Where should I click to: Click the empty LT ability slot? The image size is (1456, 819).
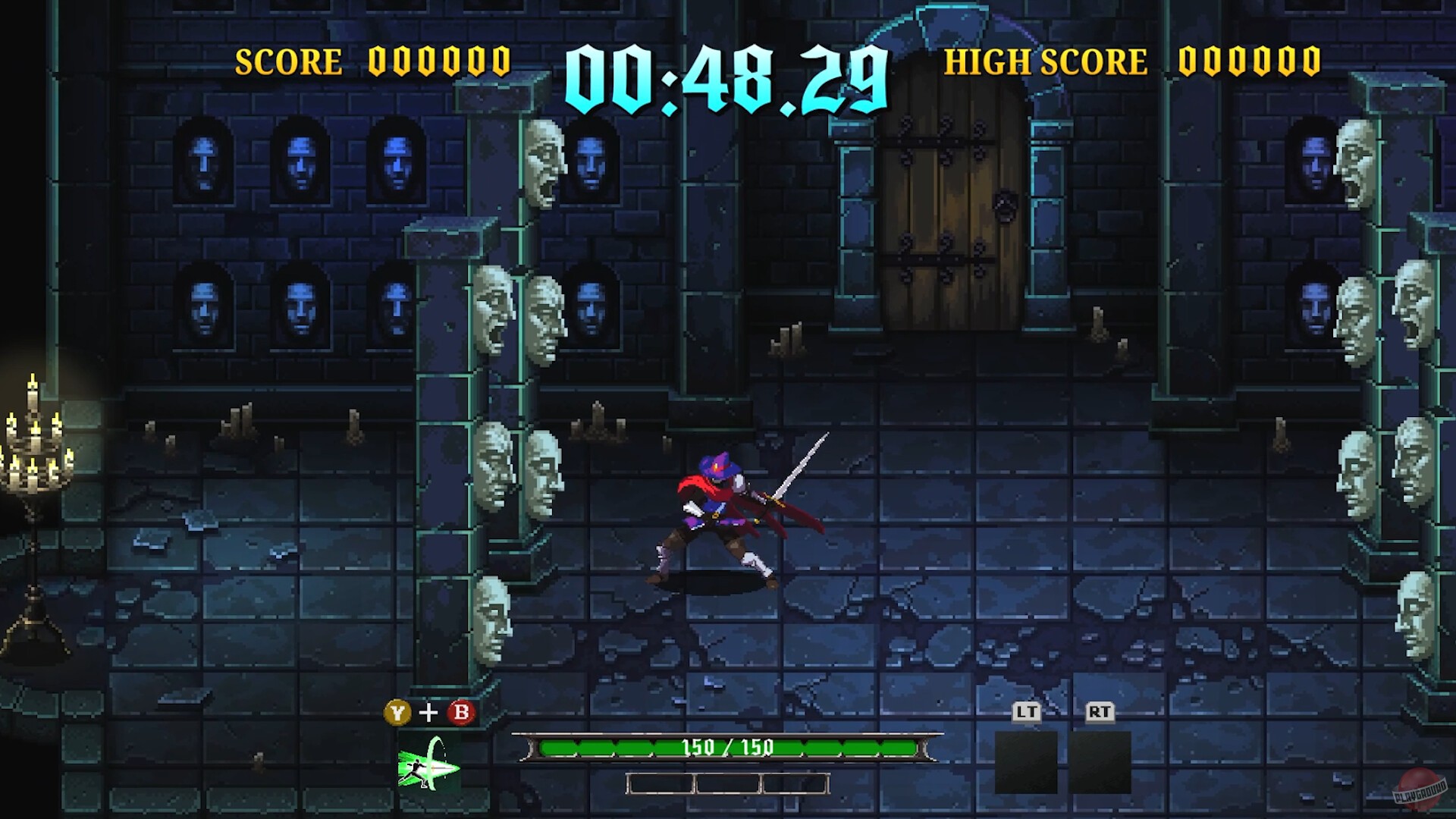pyautogui.click(x=1026, y=762)
